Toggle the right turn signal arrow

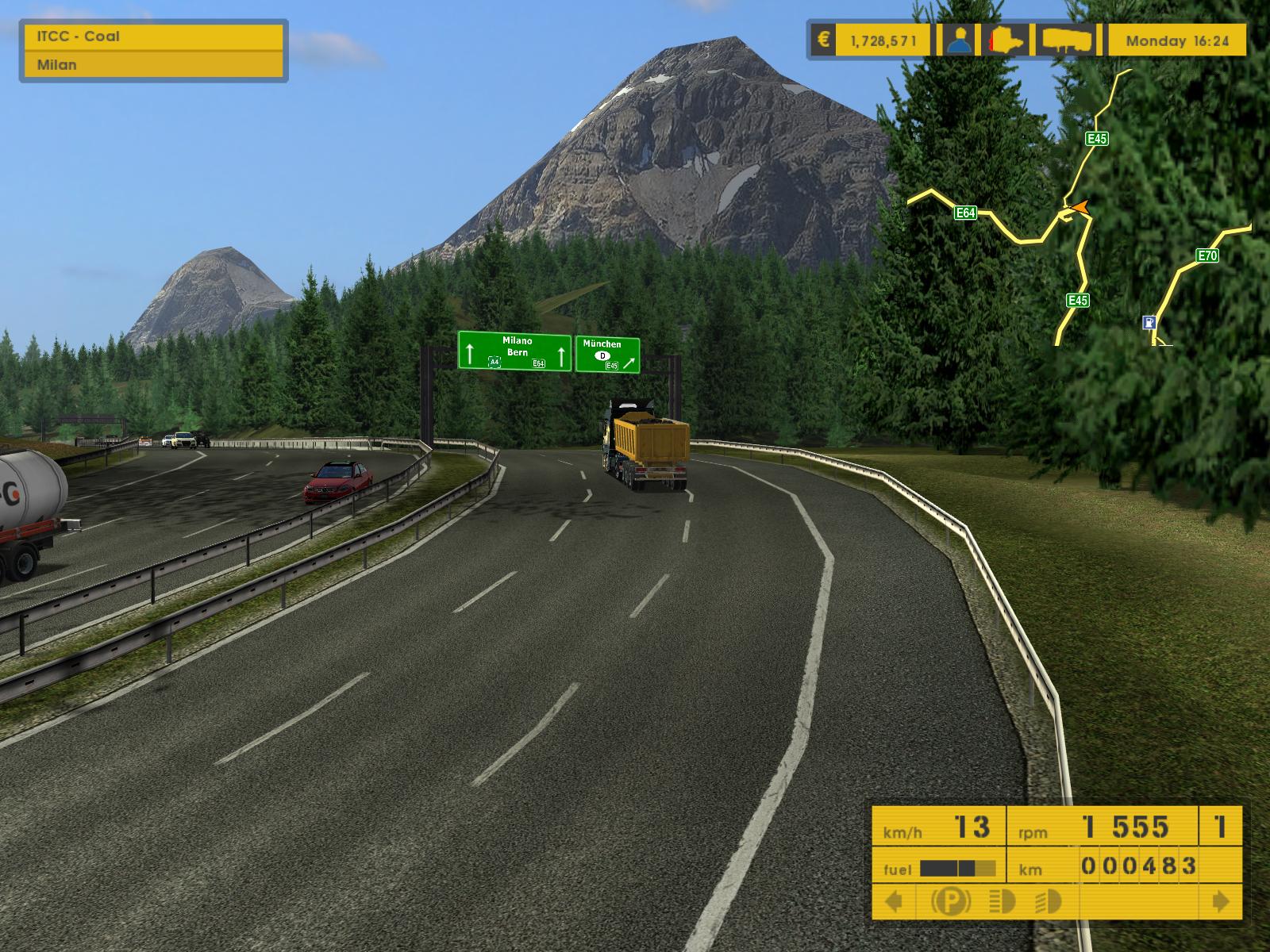coord(1221,901)
